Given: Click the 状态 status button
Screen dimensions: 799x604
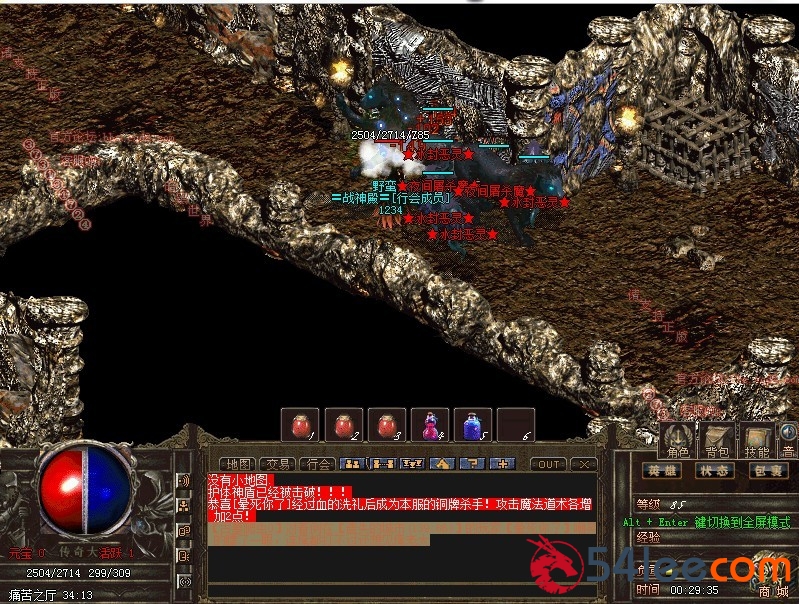Looking at the screenshot, I should [713, 471].
